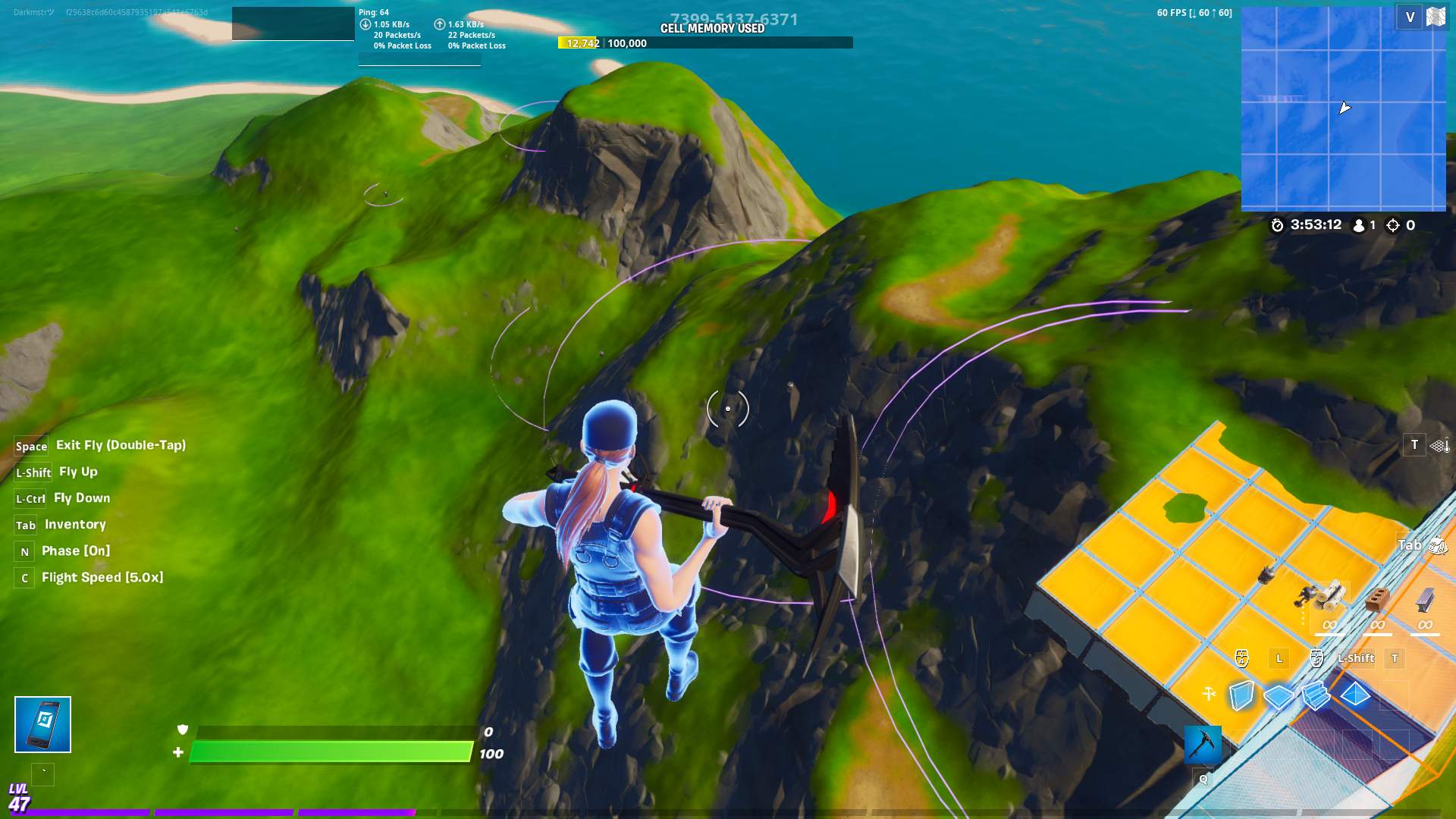Select the roof pyramid building piece
The height and width of the screenshot is (819, 1456).
pyautogui.click(x=1355, y=694)
